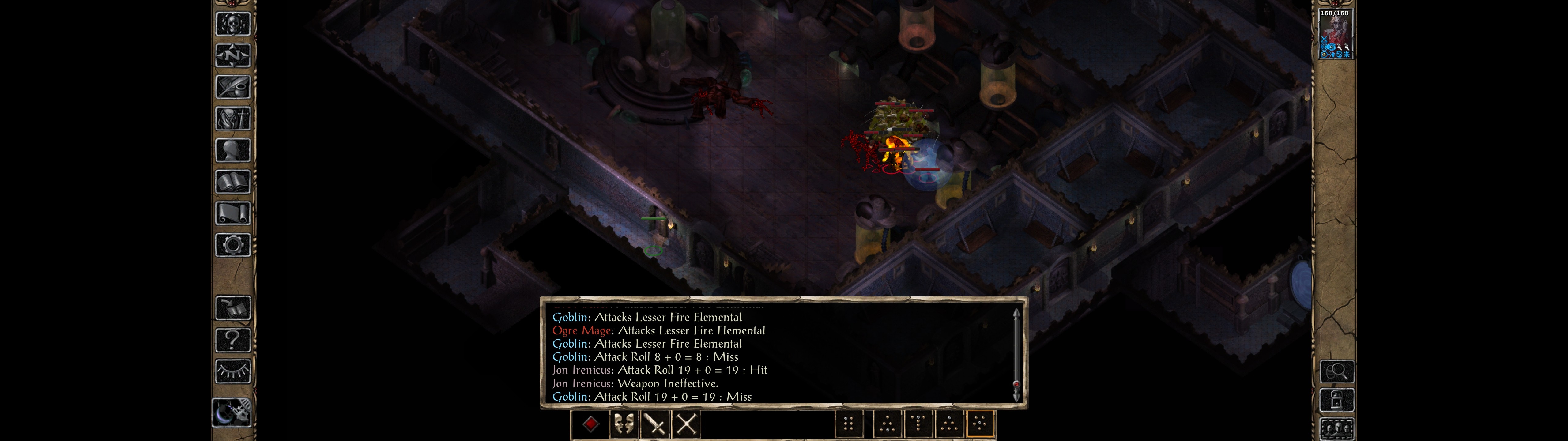Open the gear options menu

[x=232, y=245]
